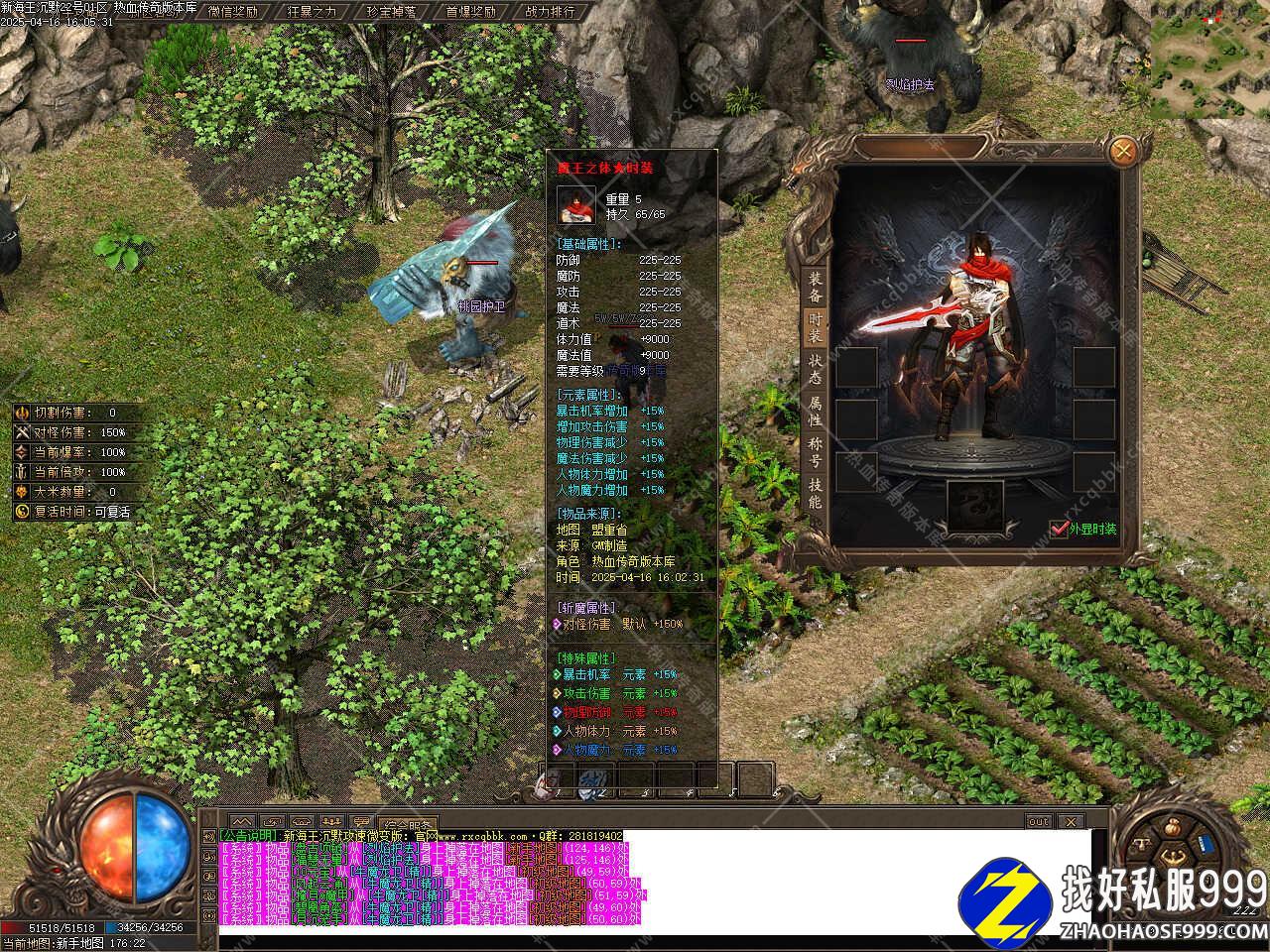Open the 微信奖励 menu

click(232, 12)
